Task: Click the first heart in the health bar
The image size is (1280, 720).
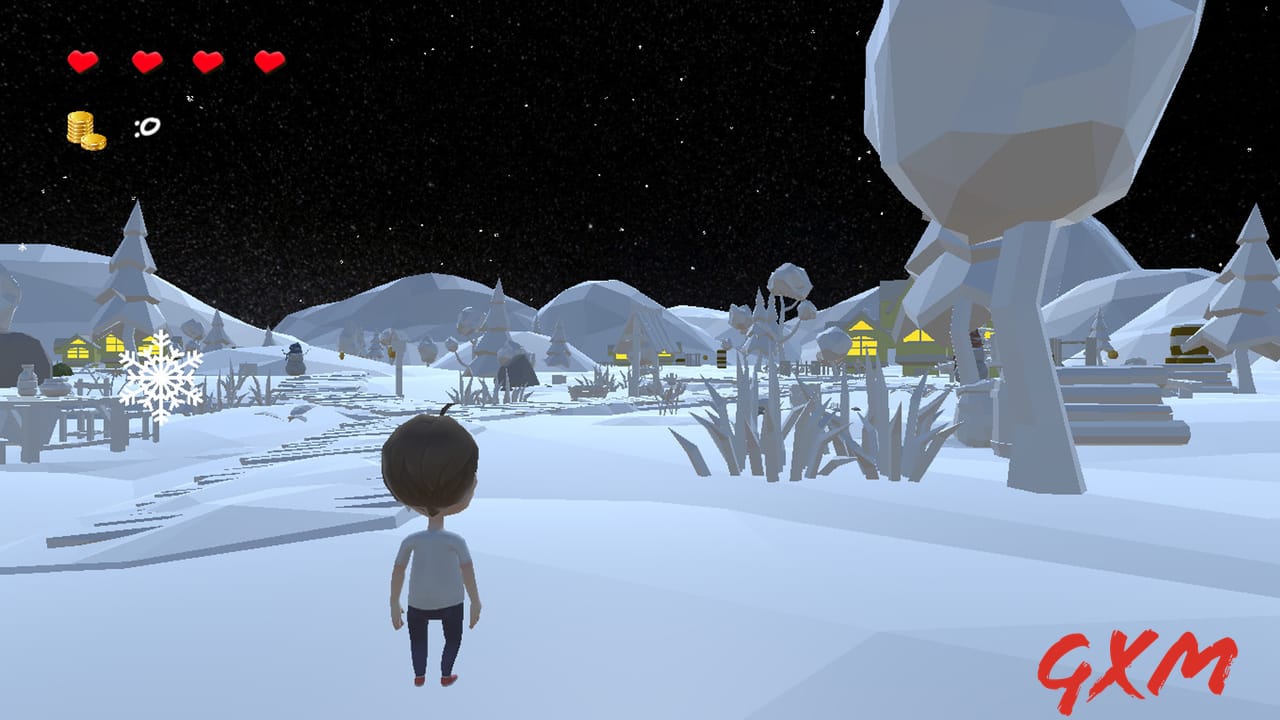Action: tap(82, 60)
